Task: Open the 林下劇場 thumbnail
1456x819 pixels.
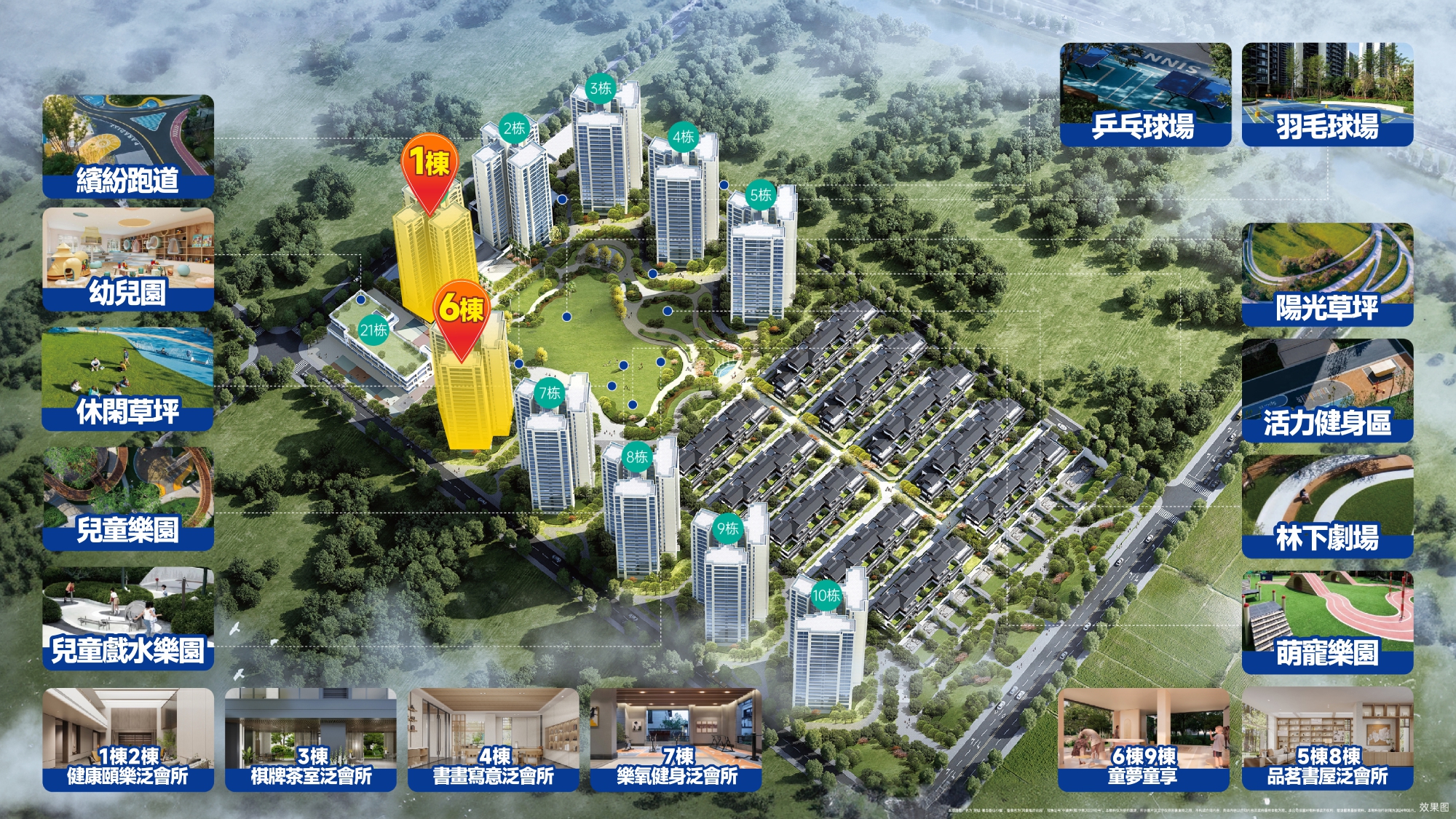Action: (x=1327, y=506)
